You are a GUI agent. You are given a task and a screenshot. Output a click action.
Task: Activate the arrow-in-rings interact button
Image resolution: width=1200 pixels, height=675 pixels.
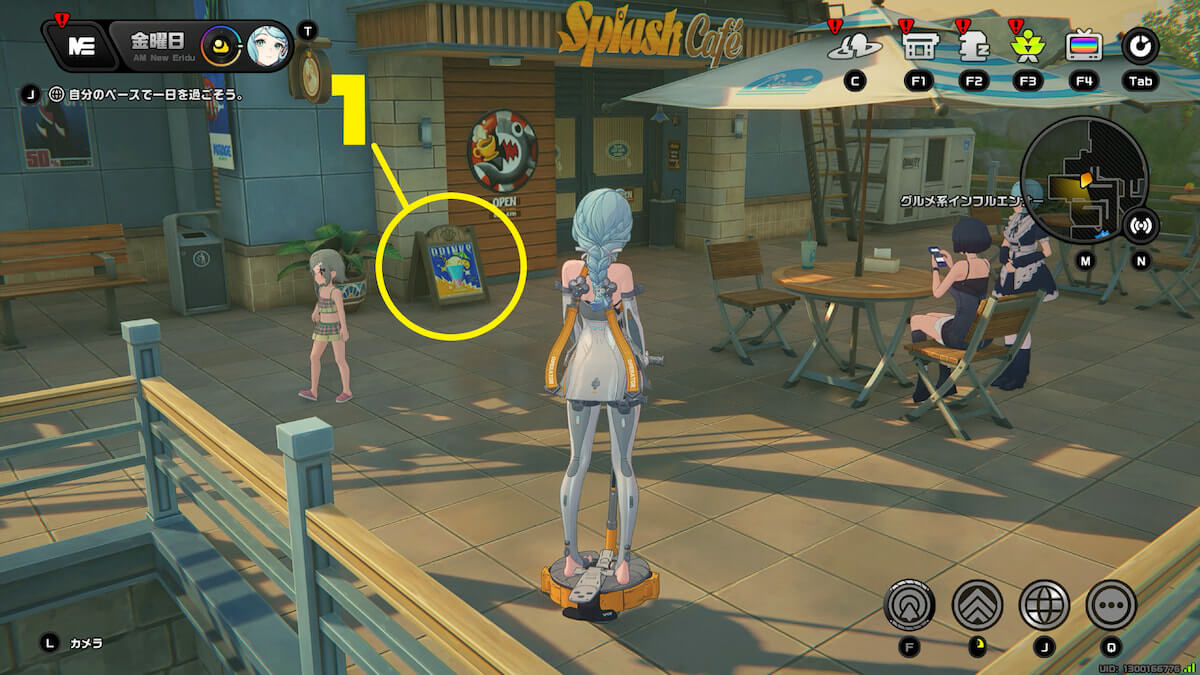coord(910,604)
